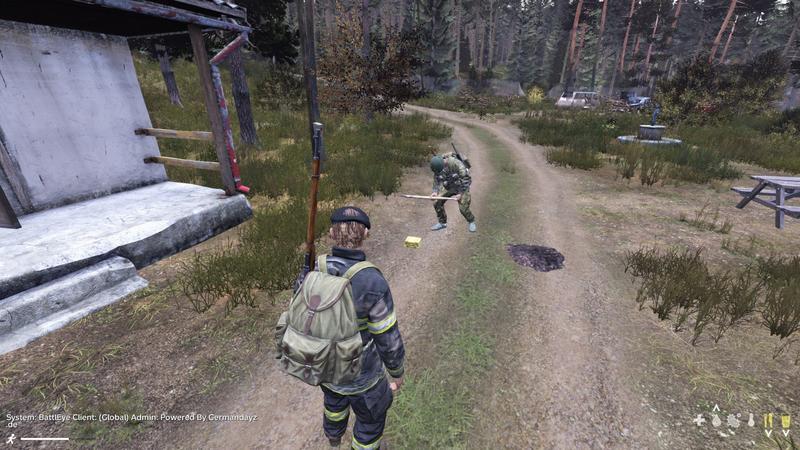Select the blood drop status icon
The width and height of the screenshot is (800, 450).
click(x=717, y=421)
